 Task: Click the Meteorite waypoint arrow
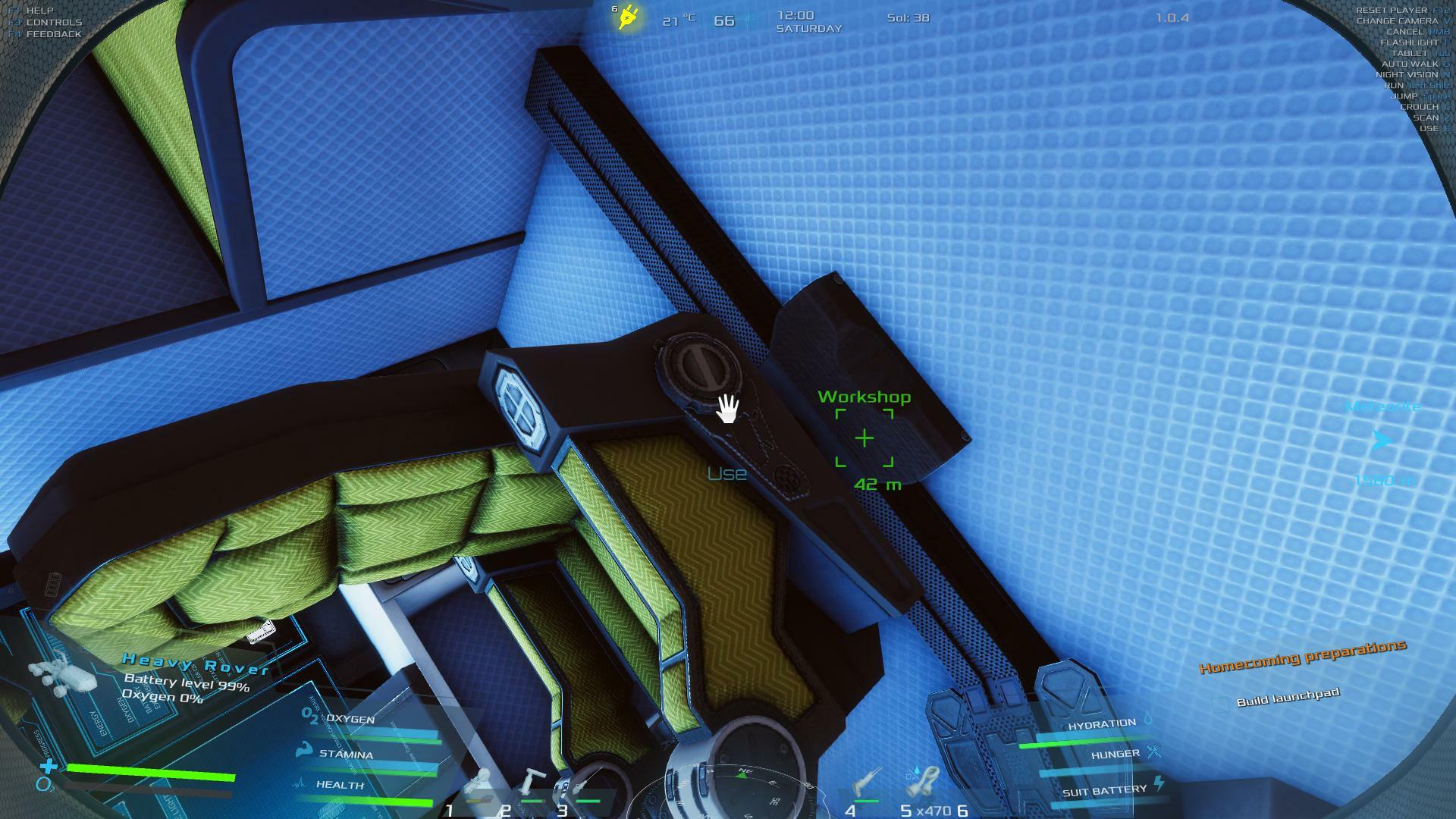(x=1382, y=441)
